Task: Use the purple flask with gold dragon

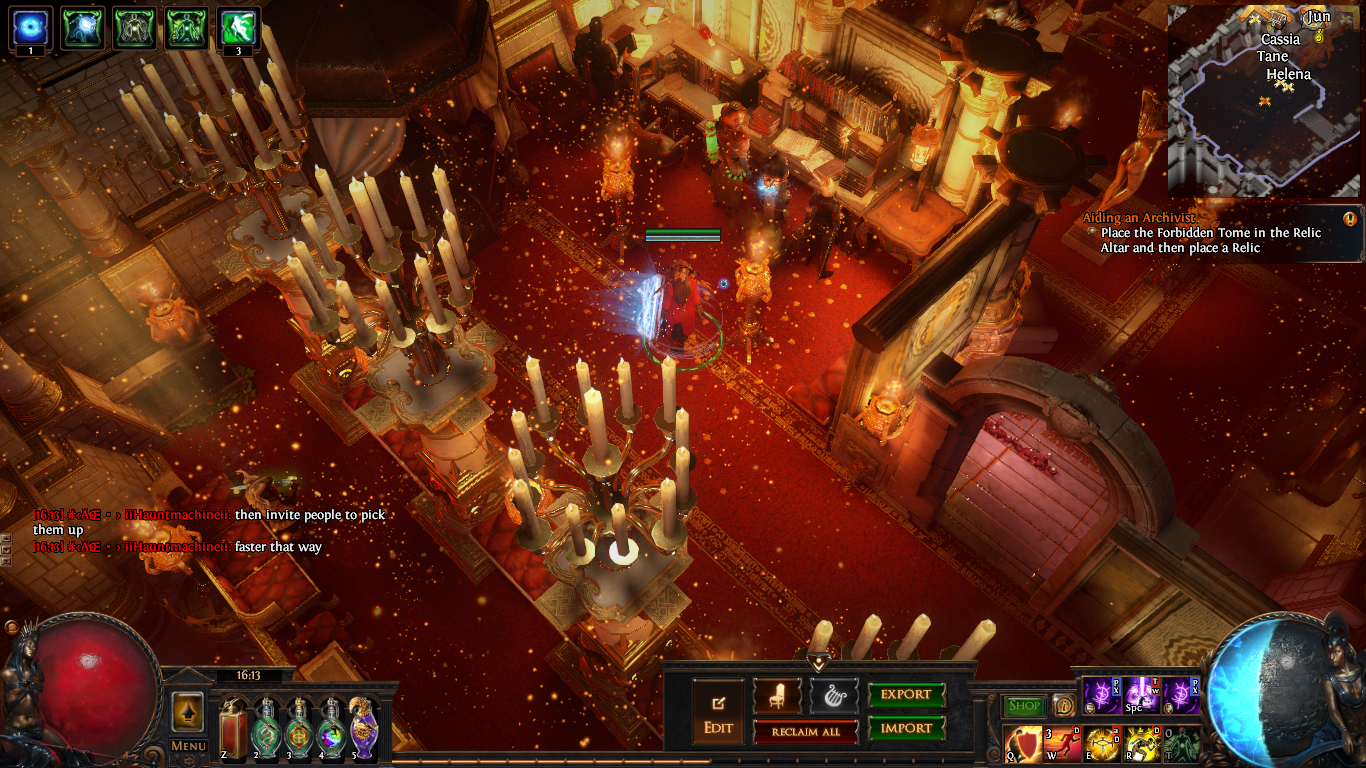Action: pos(364,728)
